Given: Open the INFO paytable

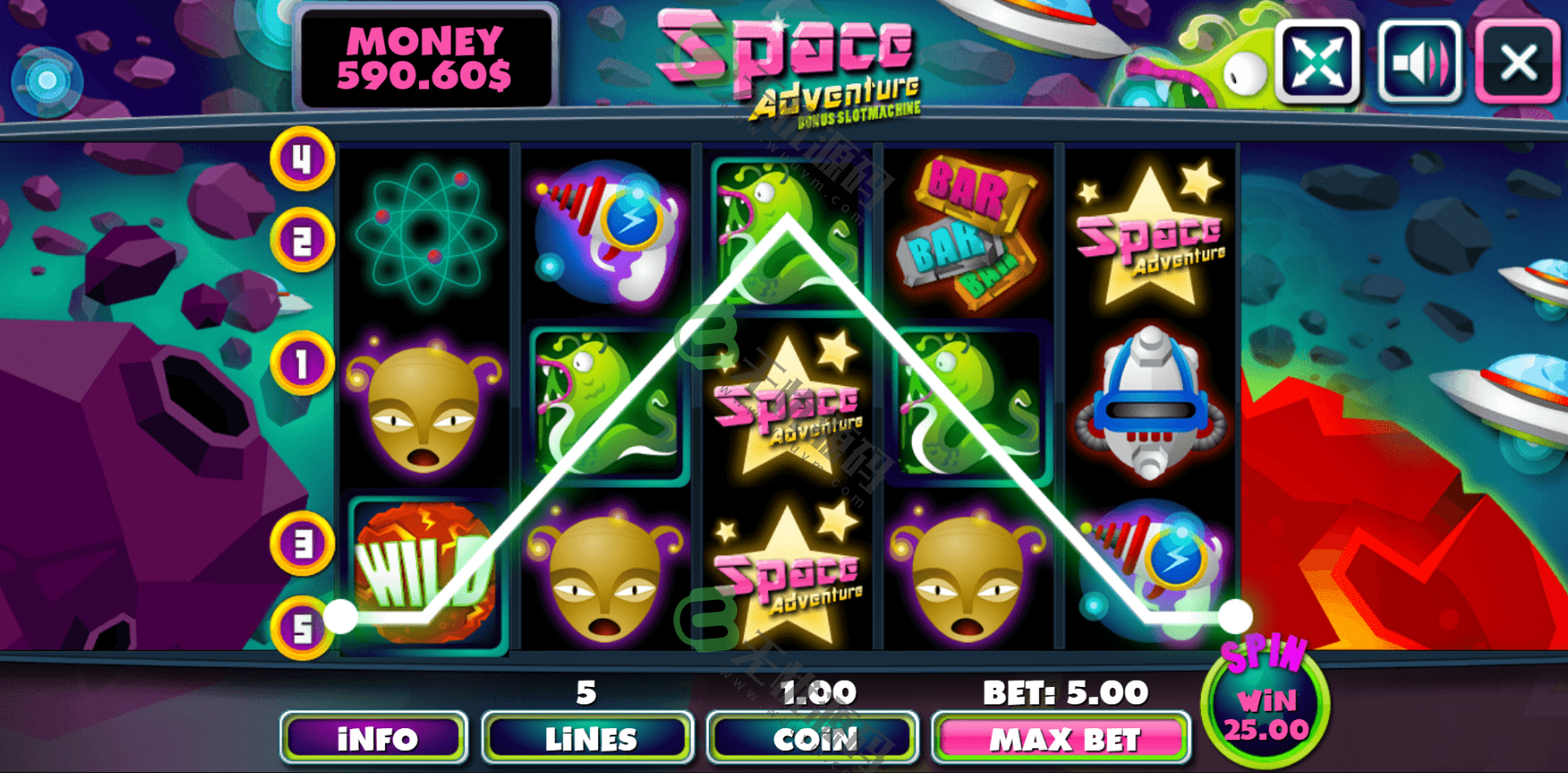Looking at the screenshot, I should click(x=374, y=737).
